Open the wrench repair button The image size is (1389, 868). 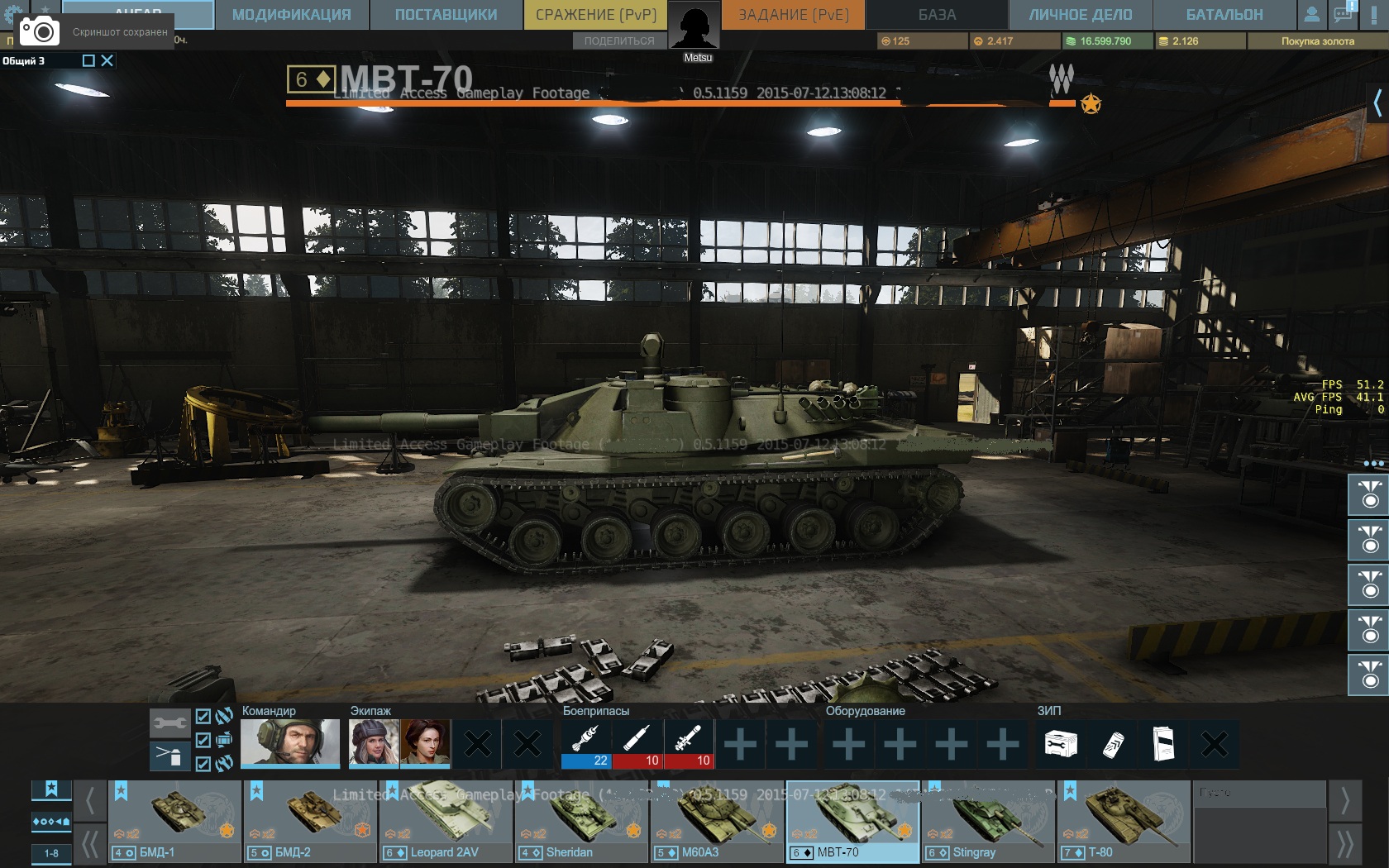pos(169,723)
